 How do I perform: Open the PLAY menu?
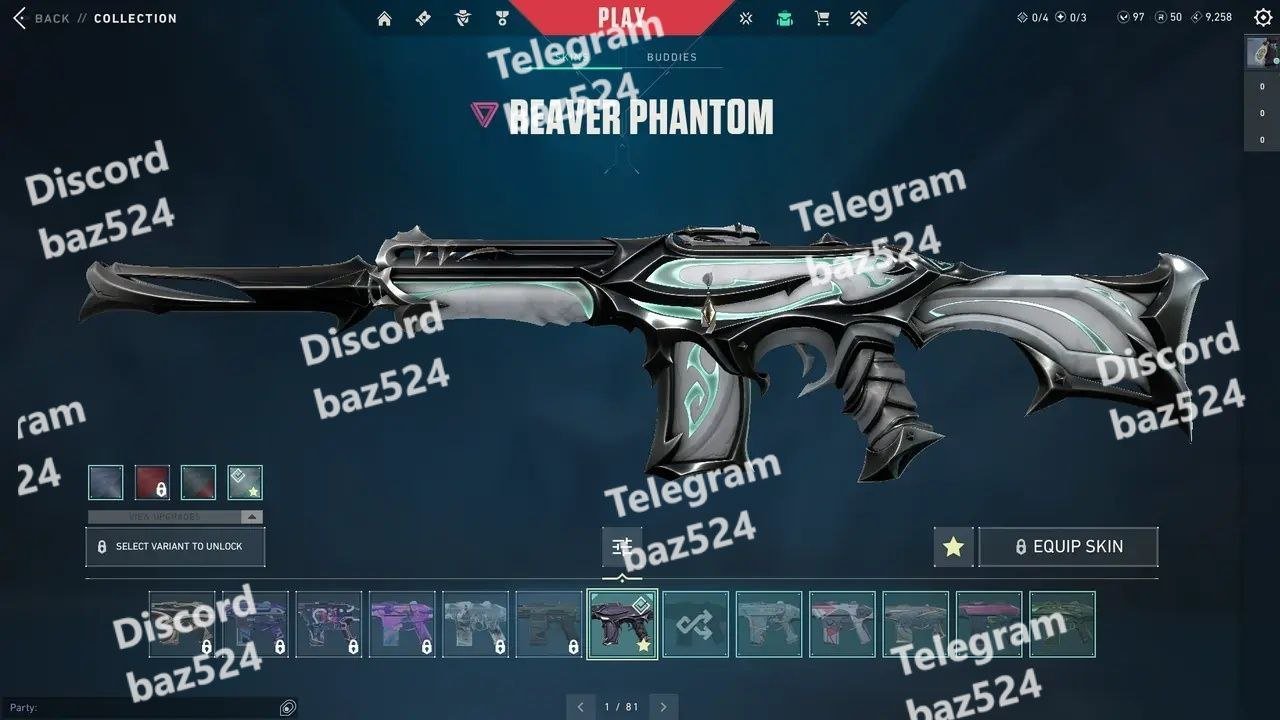pos(621,17)
